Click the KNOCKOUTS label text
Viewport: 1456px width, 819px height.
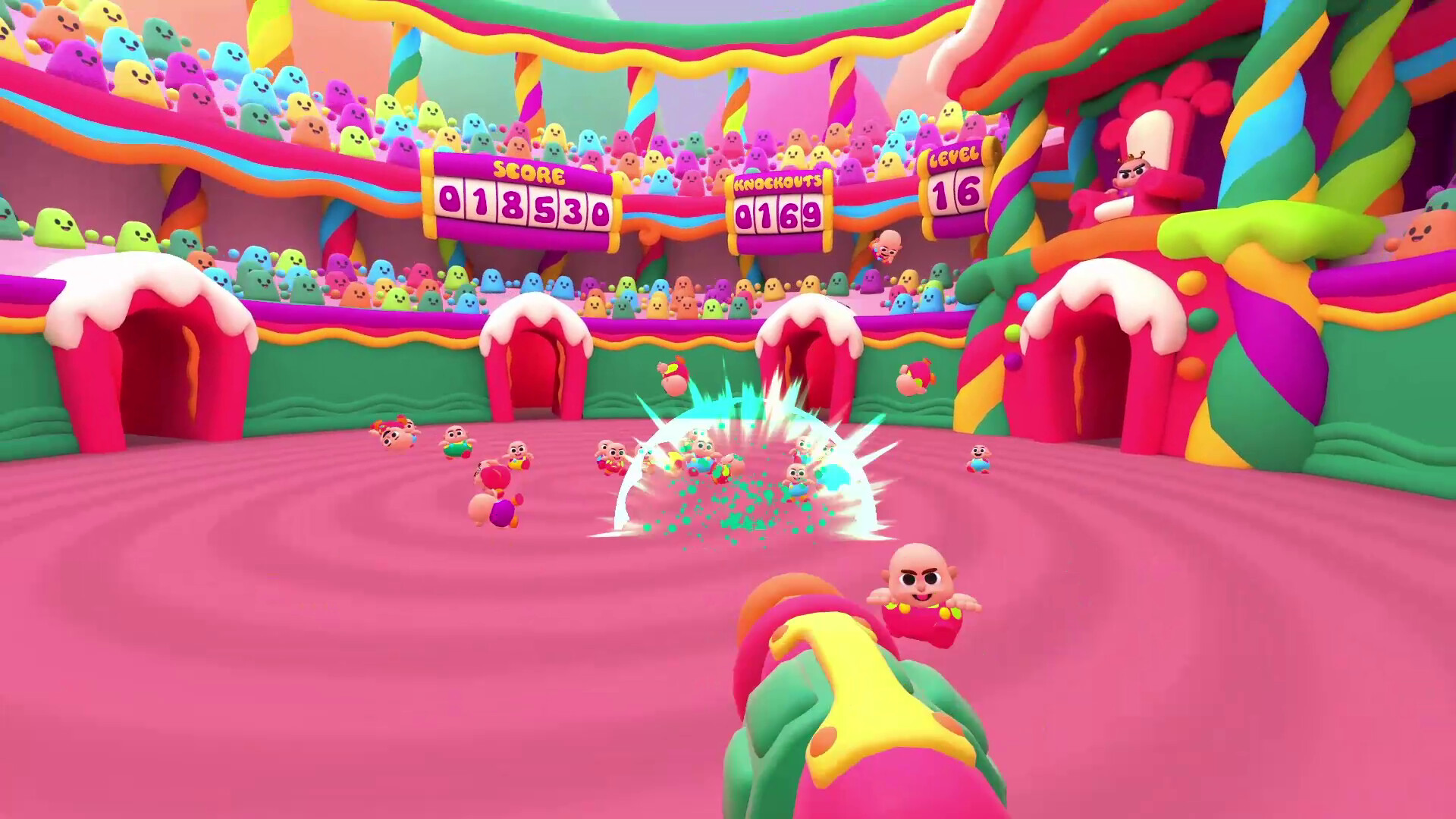779,183
